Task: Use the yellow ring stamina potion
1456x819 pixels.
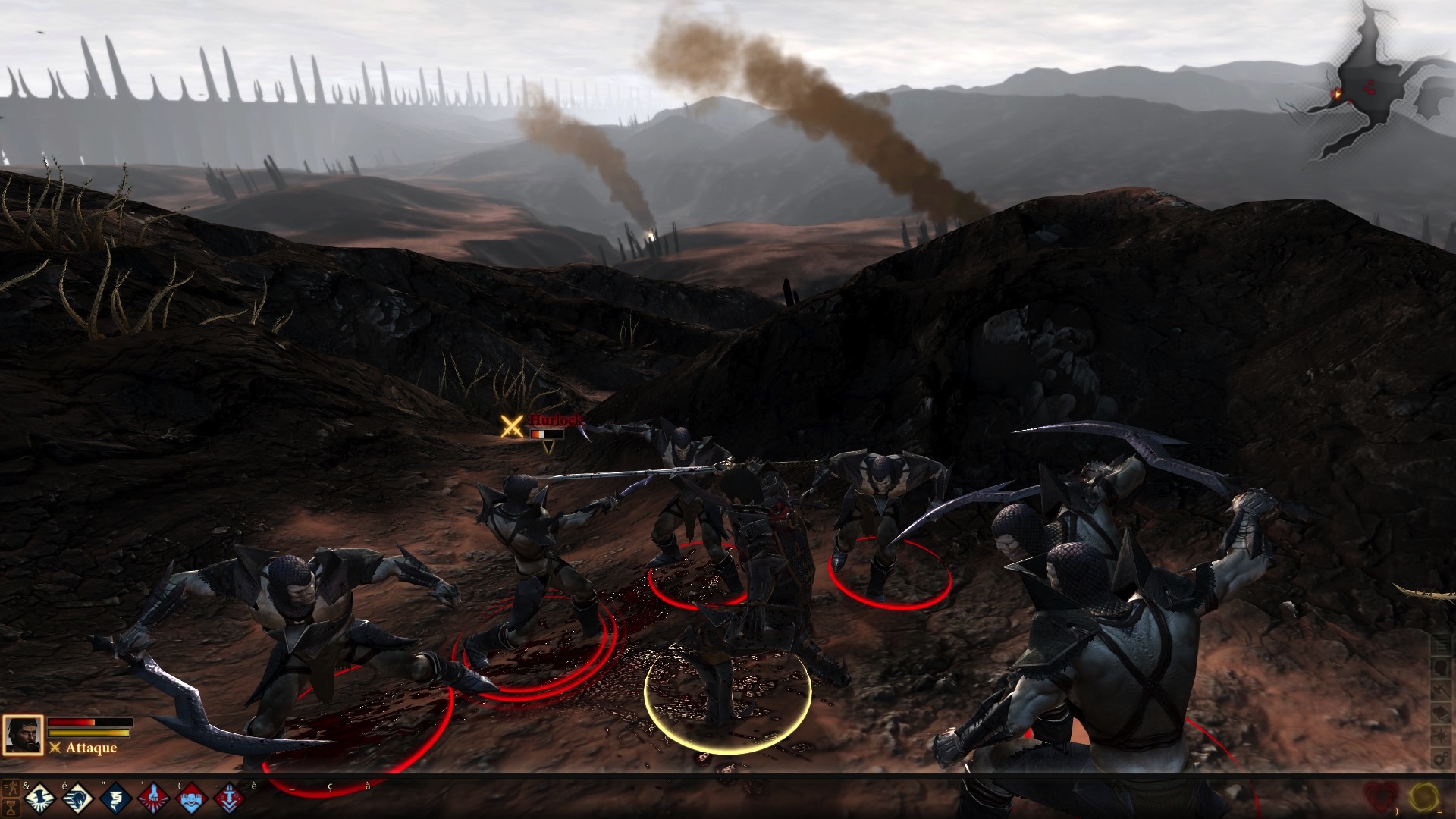Action: click(x=1425, y=796)
